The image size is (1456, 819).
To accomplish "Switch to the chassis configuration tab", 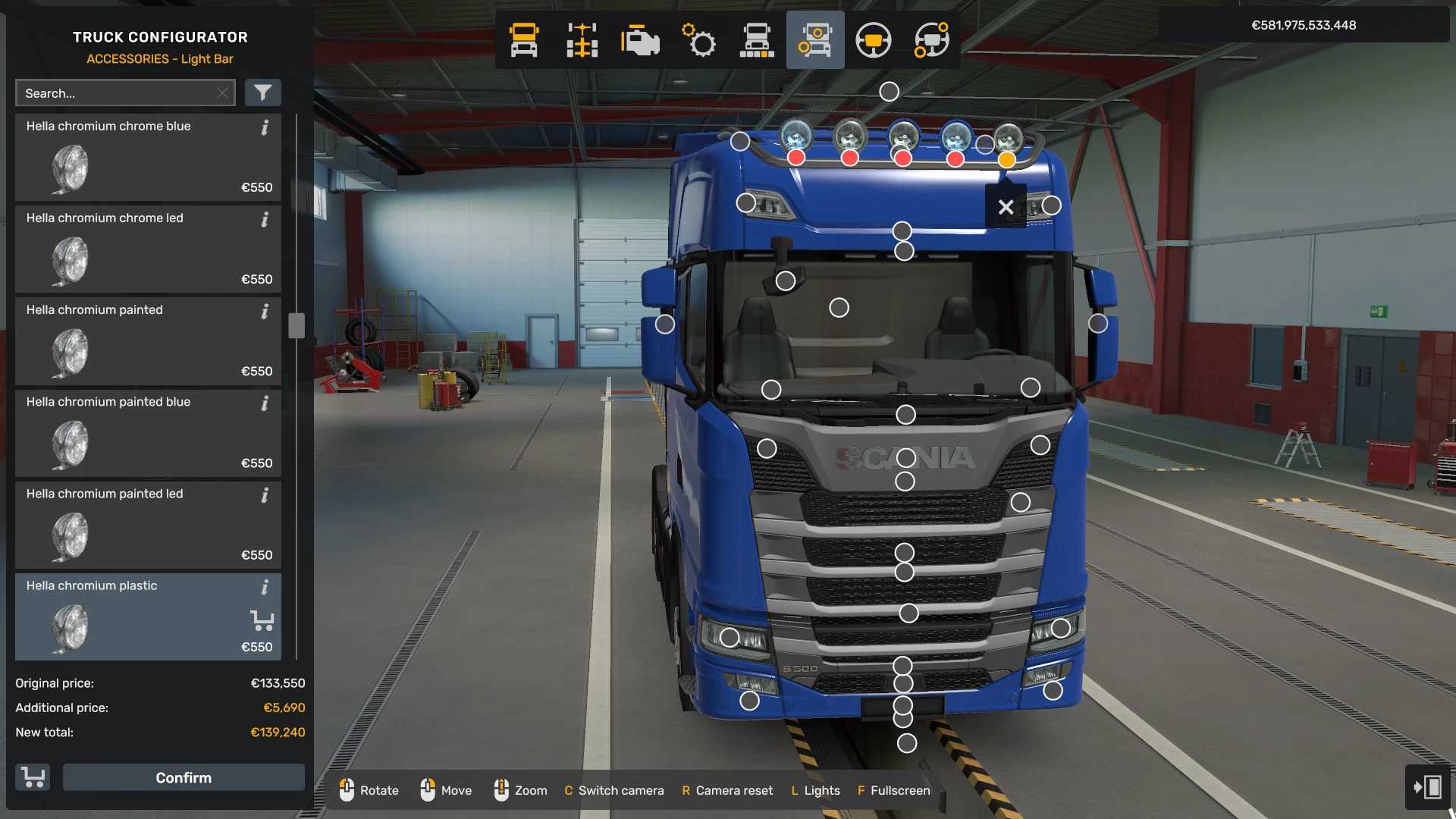I will click(x=582, y=40).
